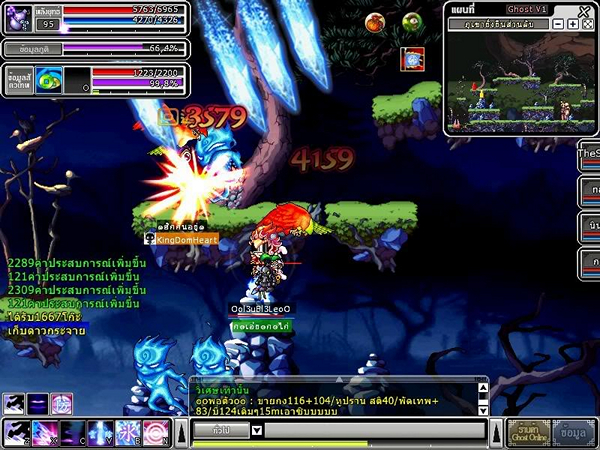Select the green one-eyed monster icon
Viewport: 600px width, 450px height.
click(x=411, y=22)
